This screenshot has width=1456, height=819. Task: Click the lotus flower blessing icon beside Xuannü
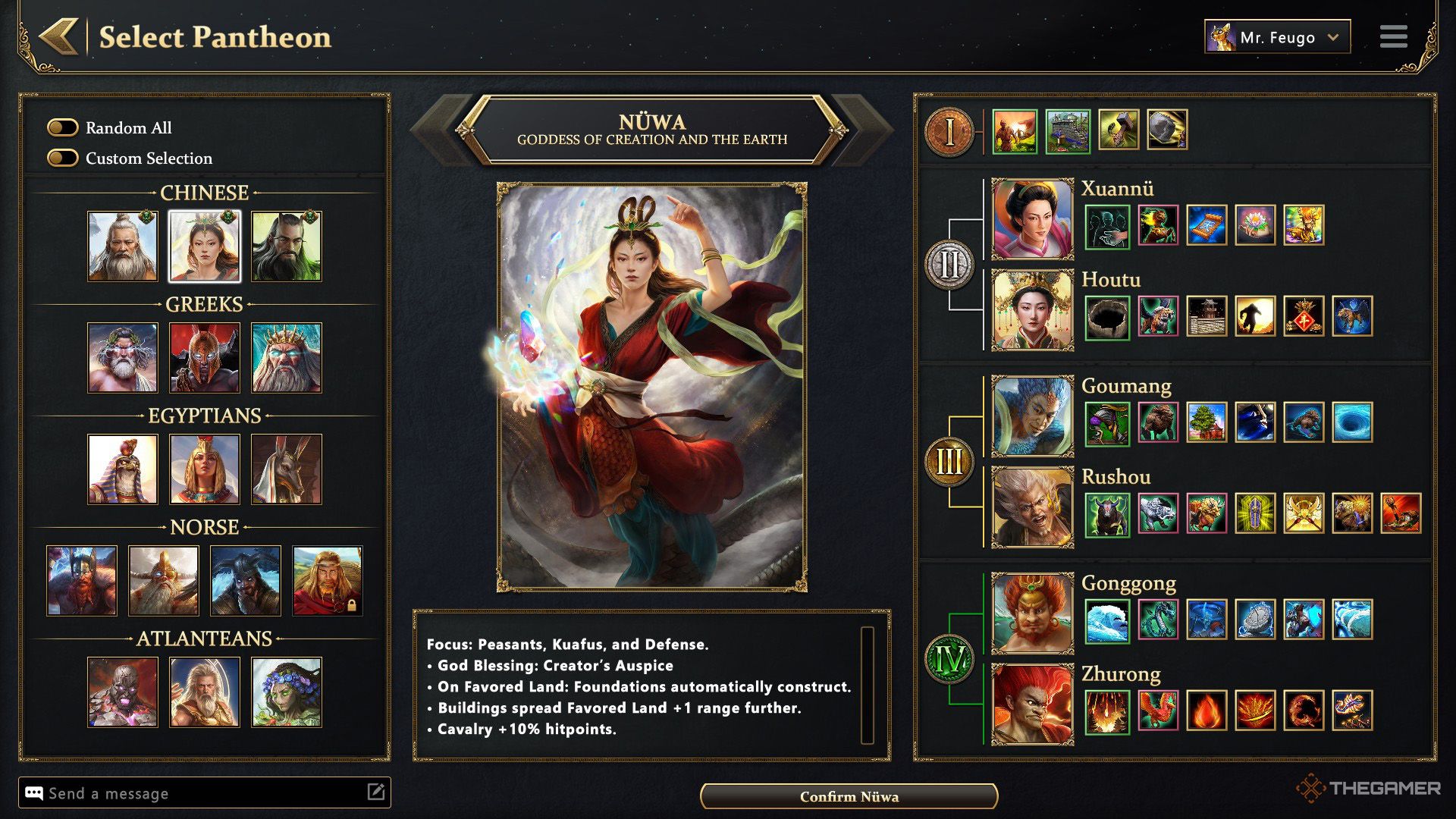point(1255,225)
